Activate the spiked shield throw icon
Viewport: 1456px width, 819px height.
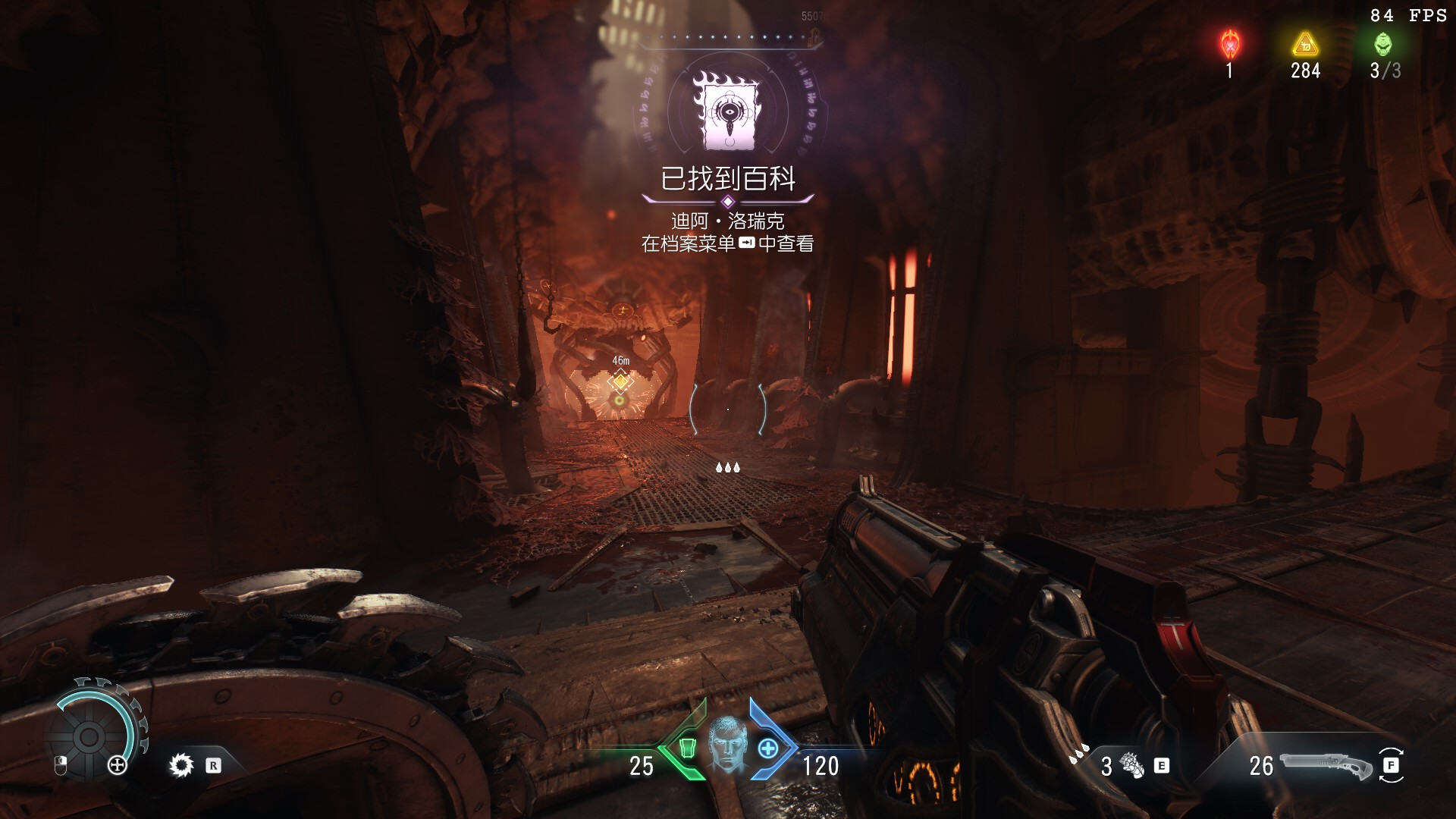(181, 765)
